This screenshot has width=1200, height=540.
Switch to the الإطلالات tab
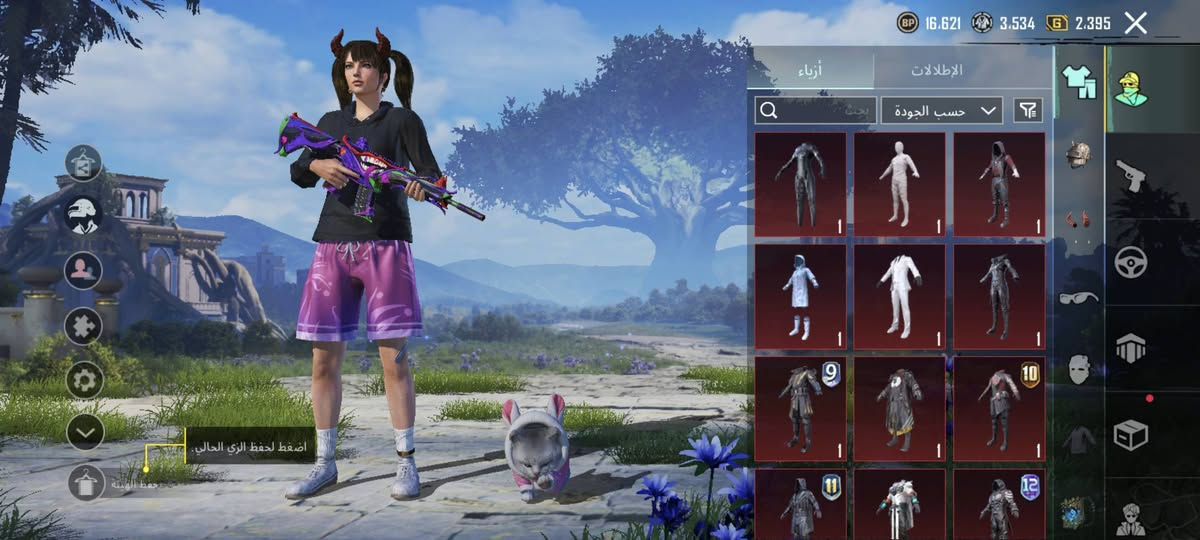[x=936, y=70]
